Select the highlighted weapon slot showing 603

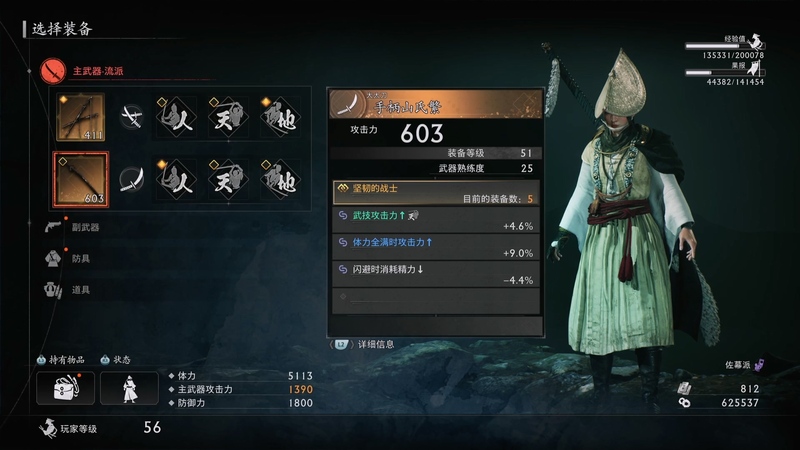point(81,179)
